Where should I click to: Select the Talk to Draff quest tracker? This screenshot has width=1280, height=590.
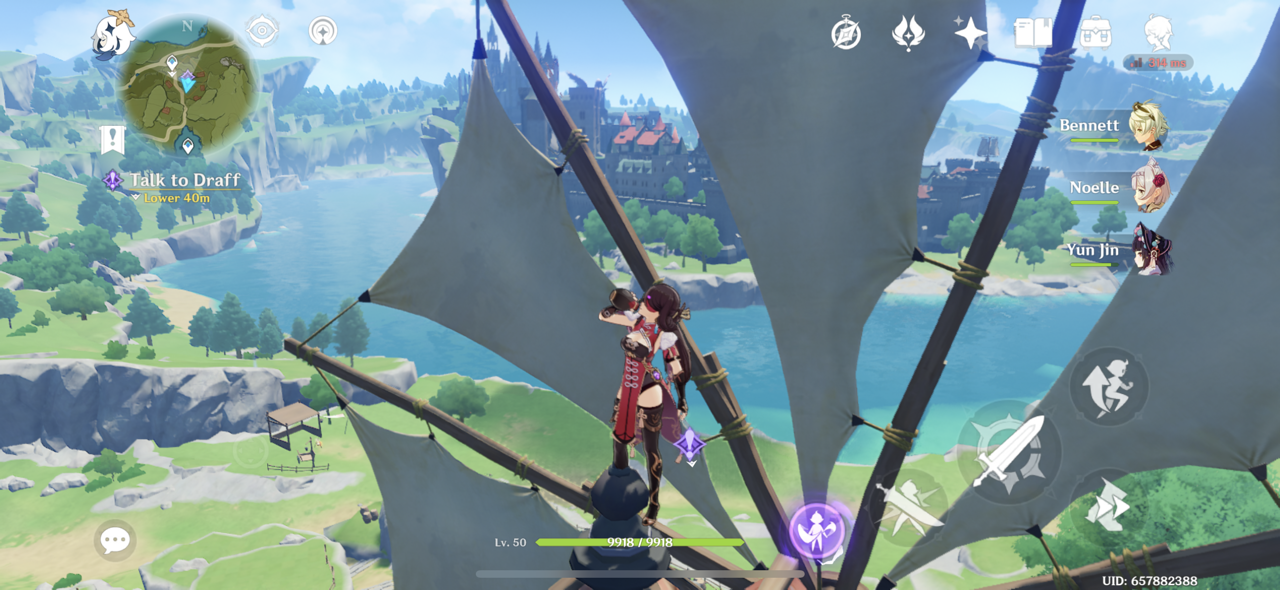point(183,181)
